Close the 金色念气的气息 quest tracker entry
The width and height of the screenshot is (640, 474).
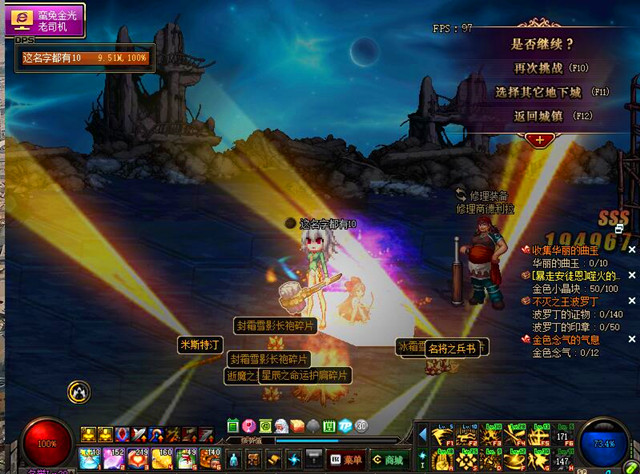631,340
